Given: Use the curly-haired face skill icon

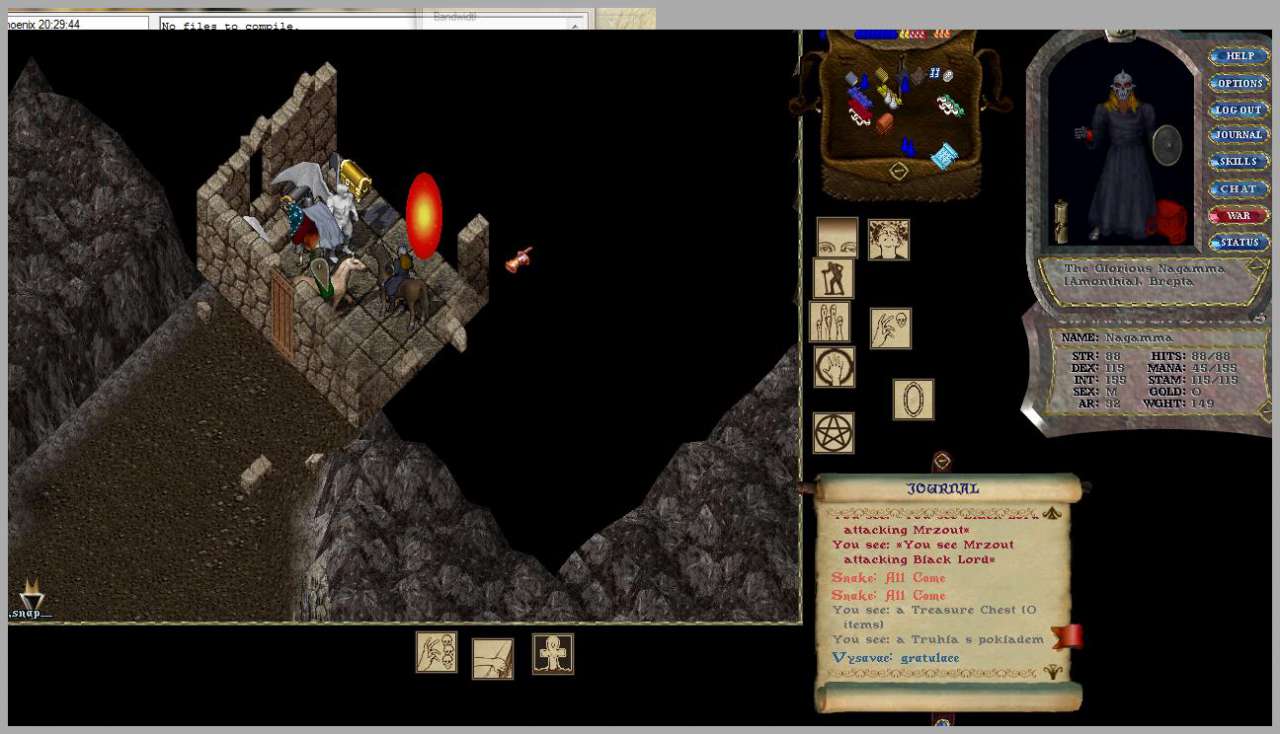Looking at the screenshot, I should tap(889, 240).
